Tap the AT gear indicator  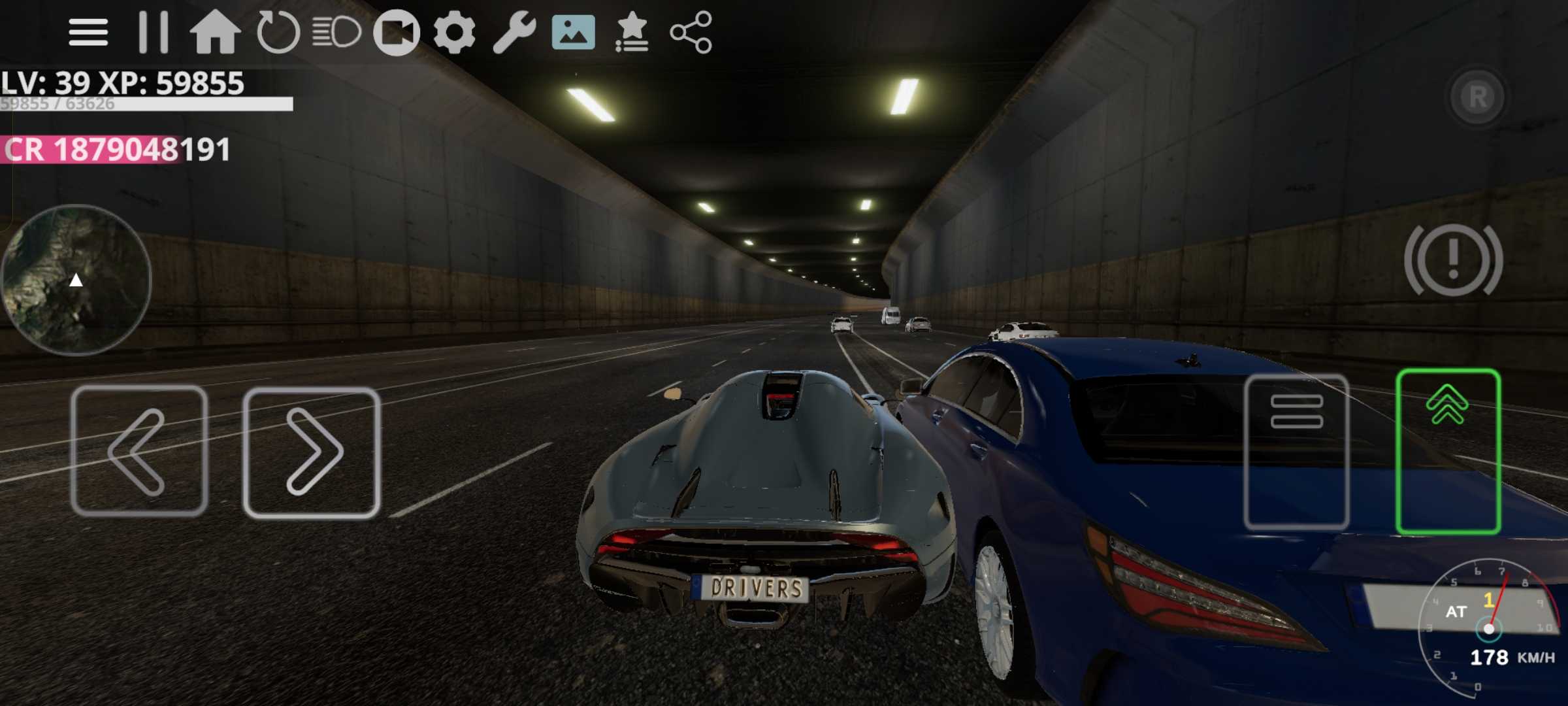1456,612
